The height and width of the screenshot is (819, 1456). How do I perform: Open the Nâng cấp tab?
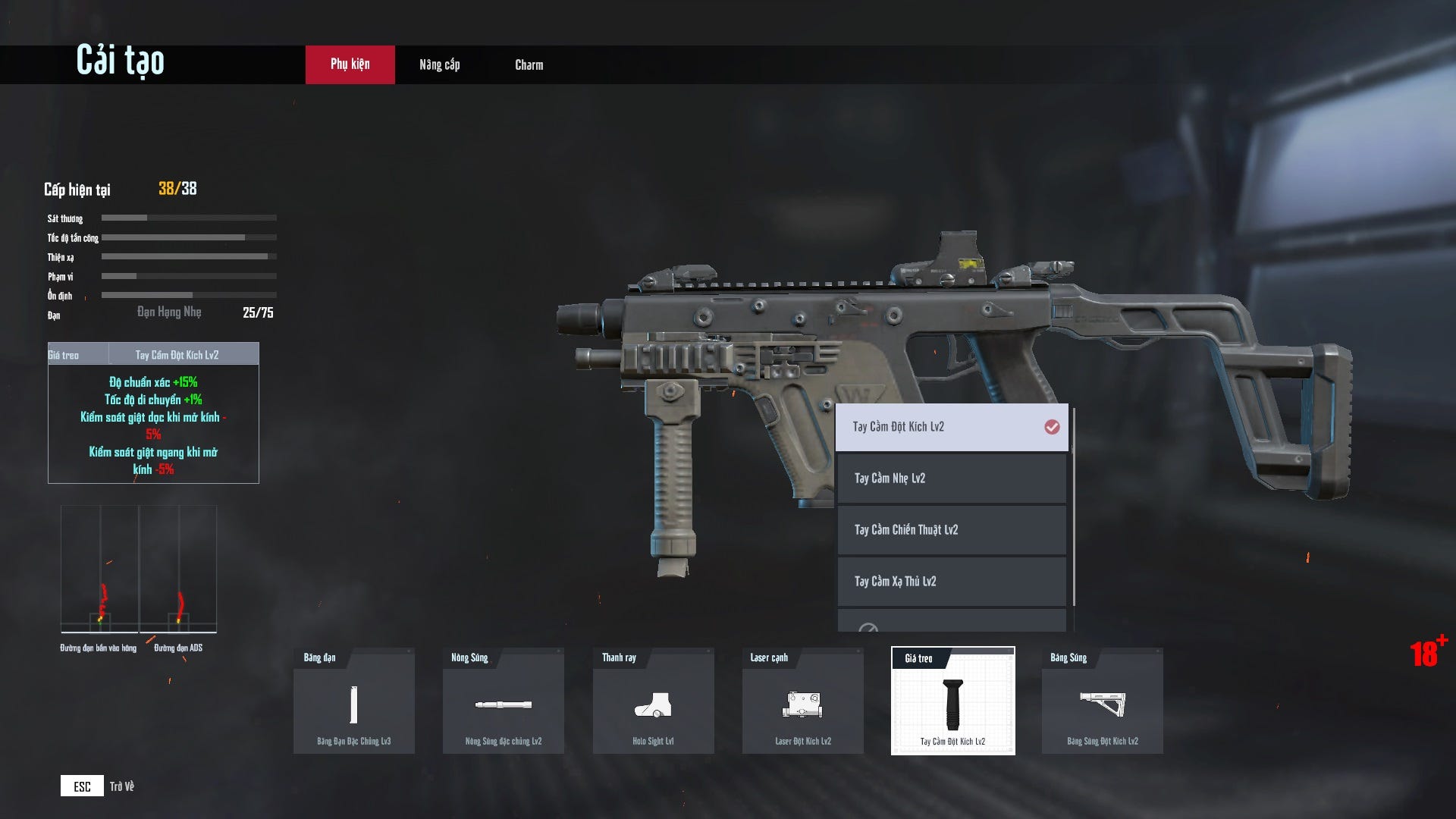pos(439,64)
